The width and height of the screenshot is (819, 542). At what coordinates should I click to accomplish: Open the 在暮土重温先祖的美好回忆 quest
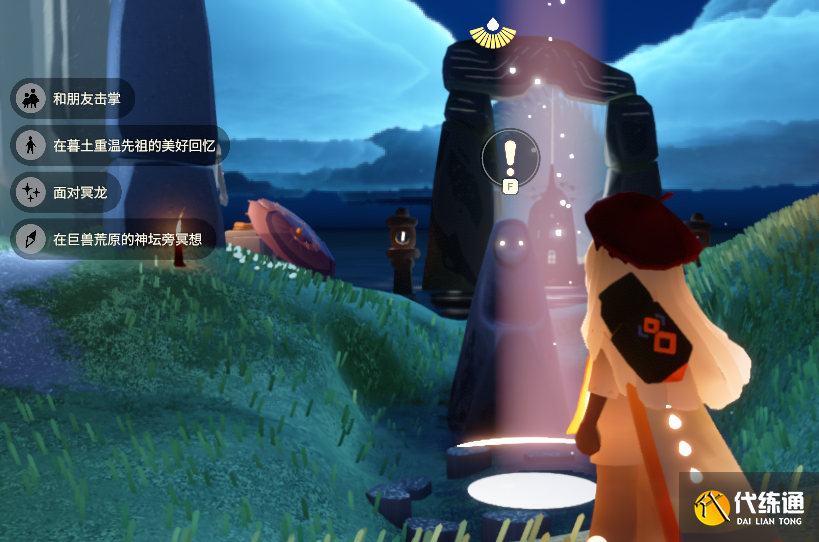[120, 145]
